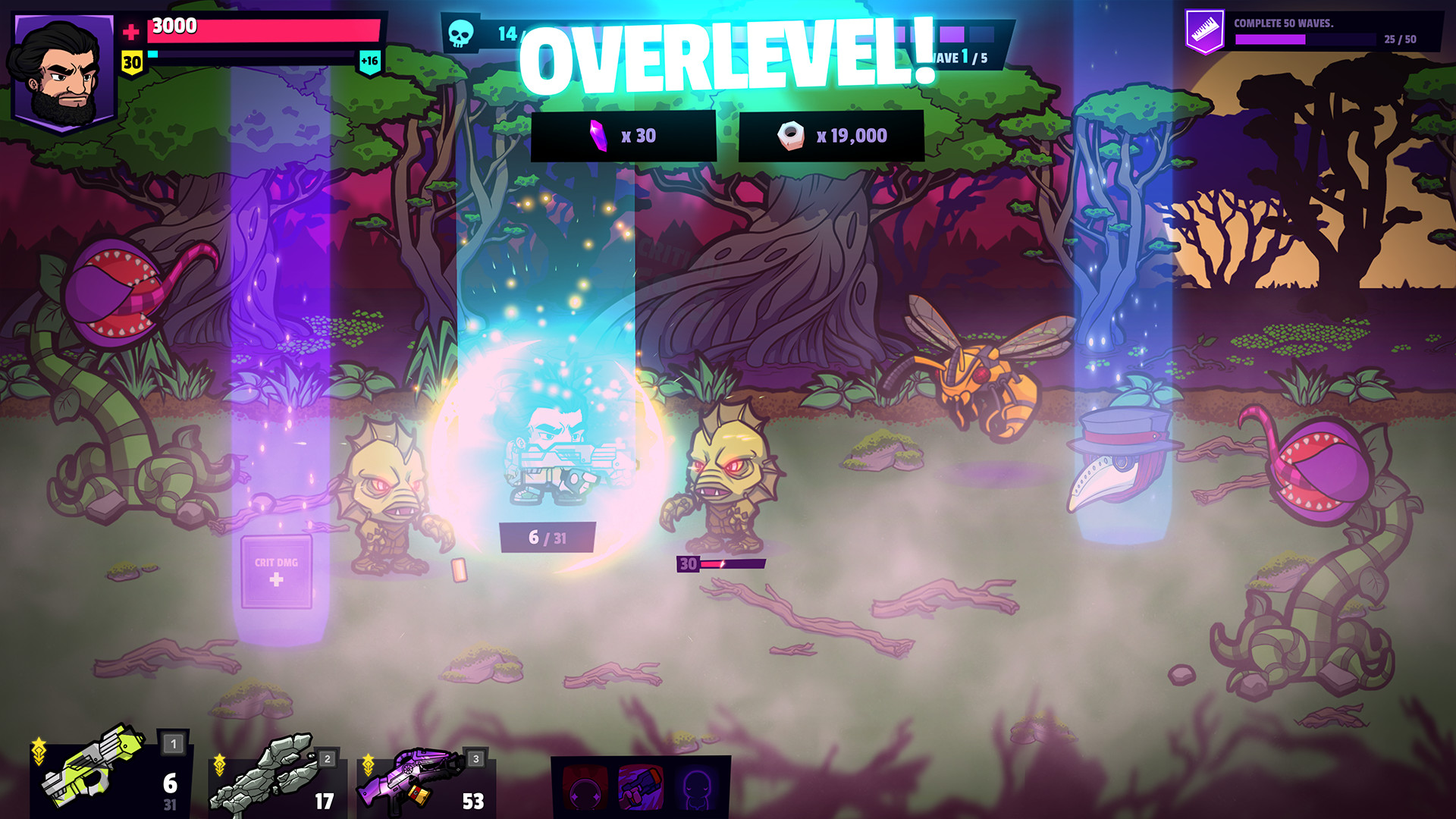The height and width of the screenshot is (819, 1456).
Task: Activate the glowing ghost ability icon
Action: pyautogui.click(x=699, y=789)
